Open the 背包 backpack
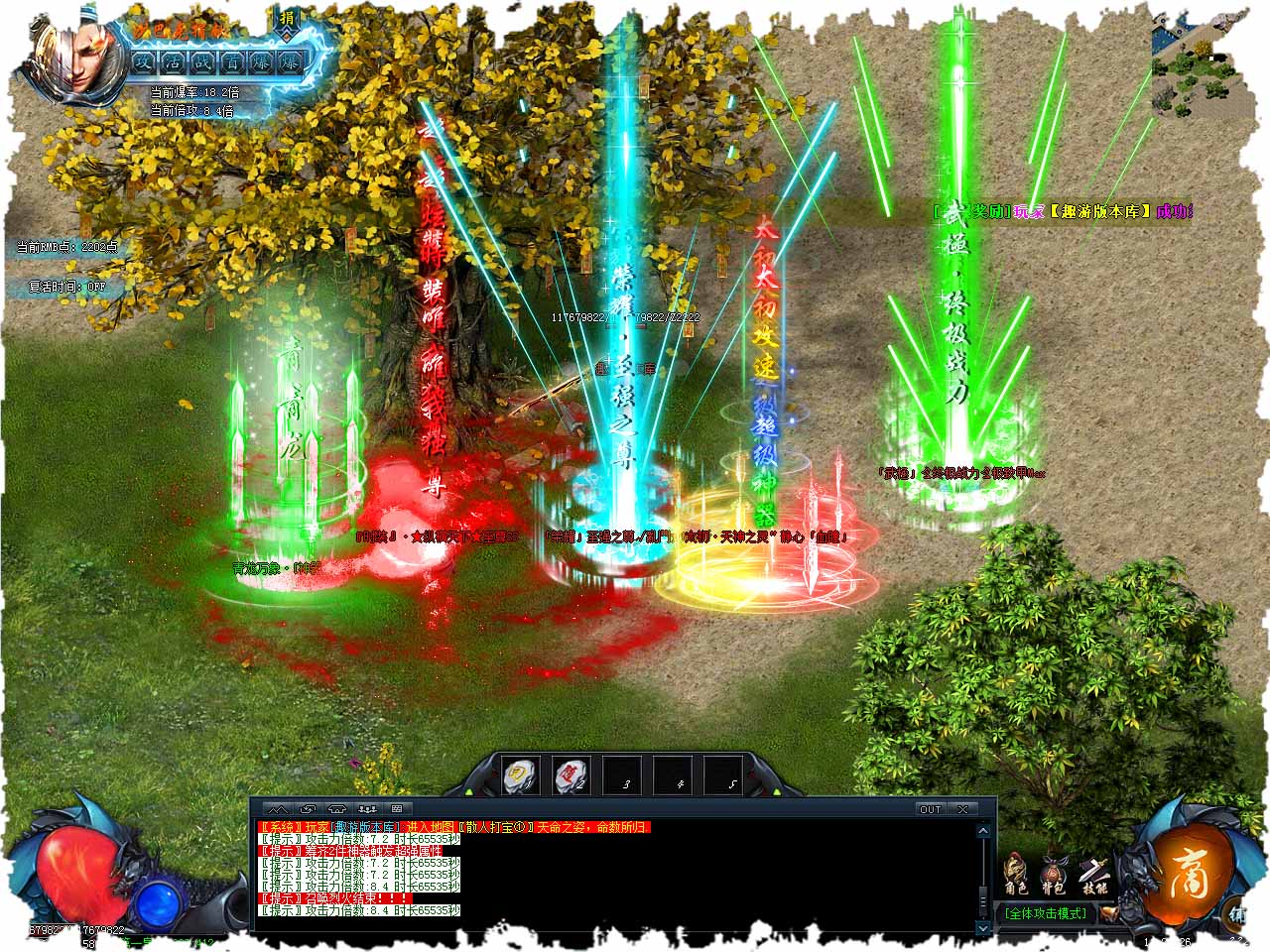 pyautogui.click(x=1053, y=873)
